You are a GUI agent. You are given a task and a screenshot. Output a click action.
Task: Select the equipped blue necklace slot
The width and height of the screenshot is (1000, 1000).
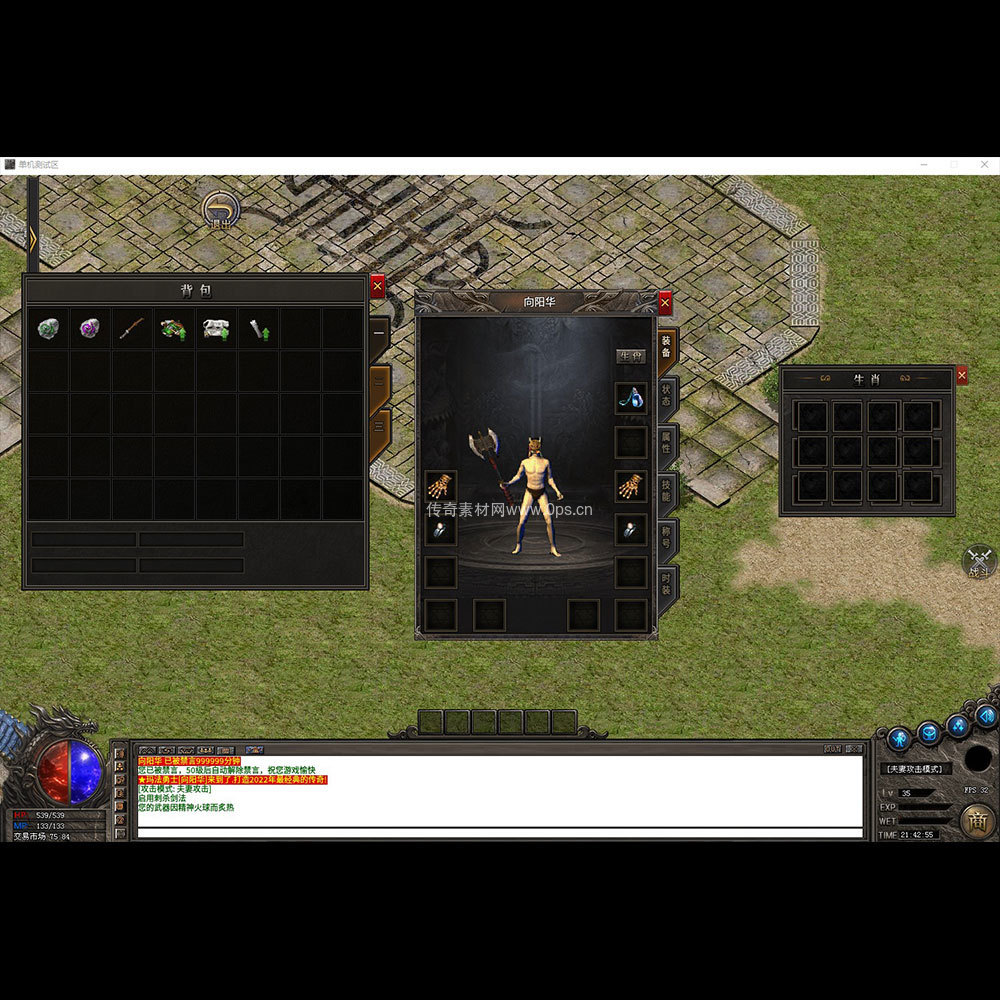click(630, 398)
